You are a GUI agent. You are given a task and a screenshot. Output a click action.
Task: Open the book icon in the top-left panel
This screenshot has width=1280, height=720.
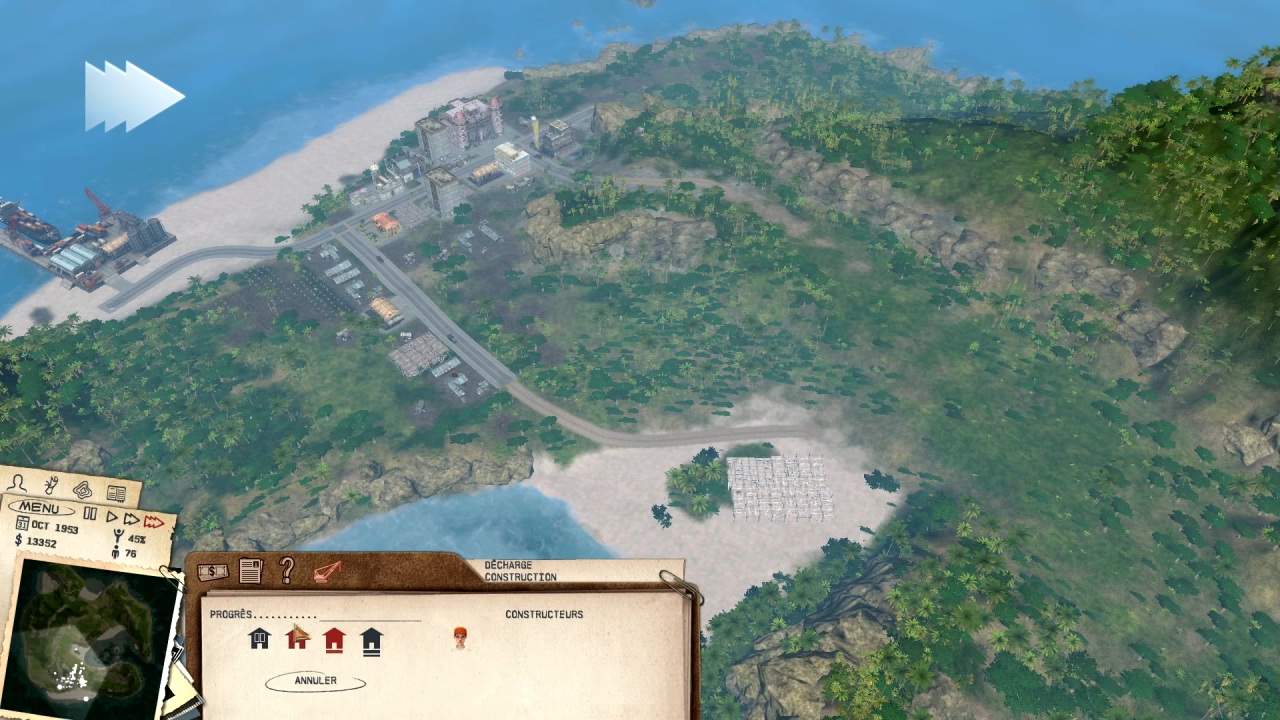115,492
